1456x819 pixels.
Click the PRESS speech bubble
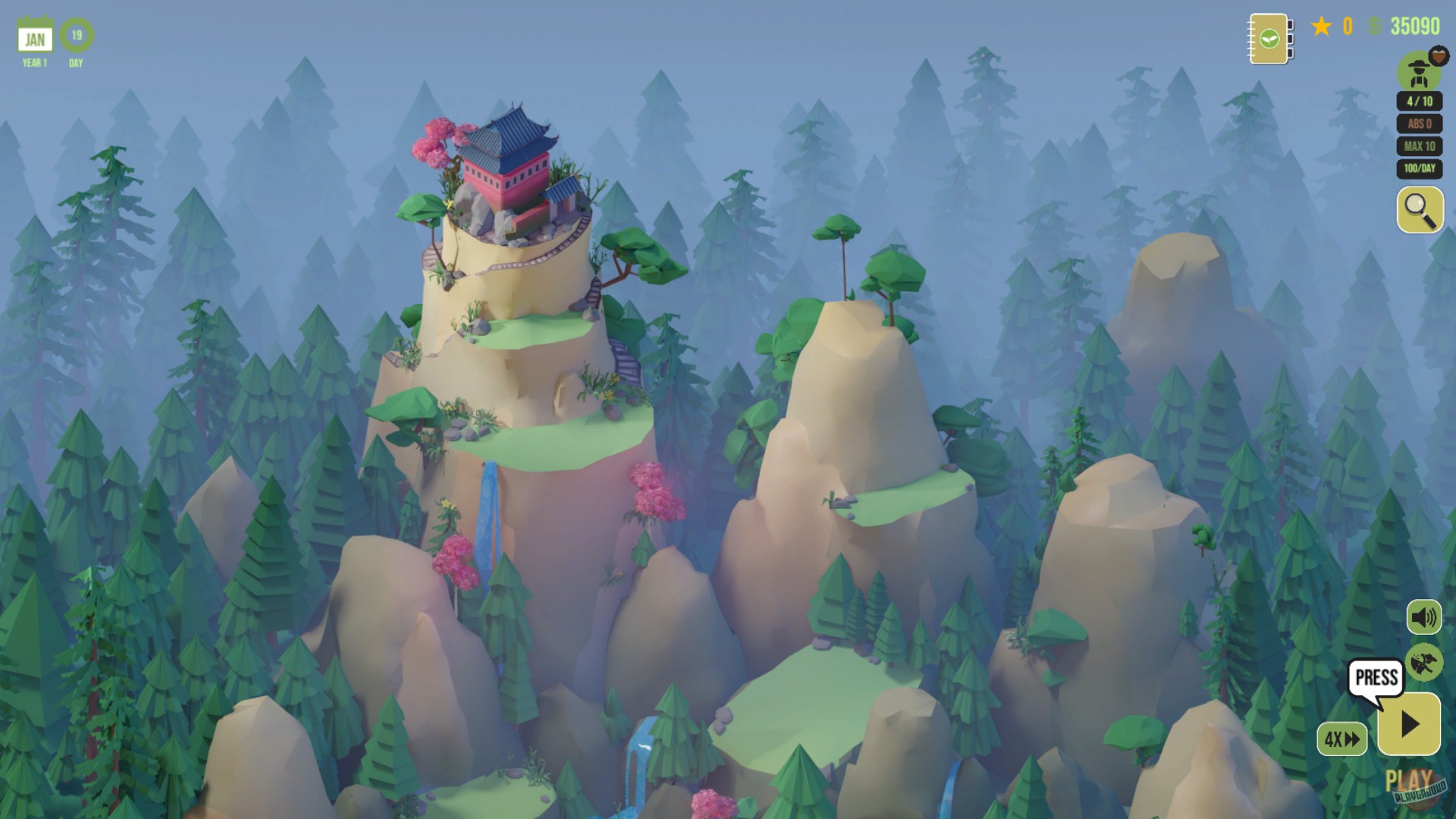tap(1374, 675)
